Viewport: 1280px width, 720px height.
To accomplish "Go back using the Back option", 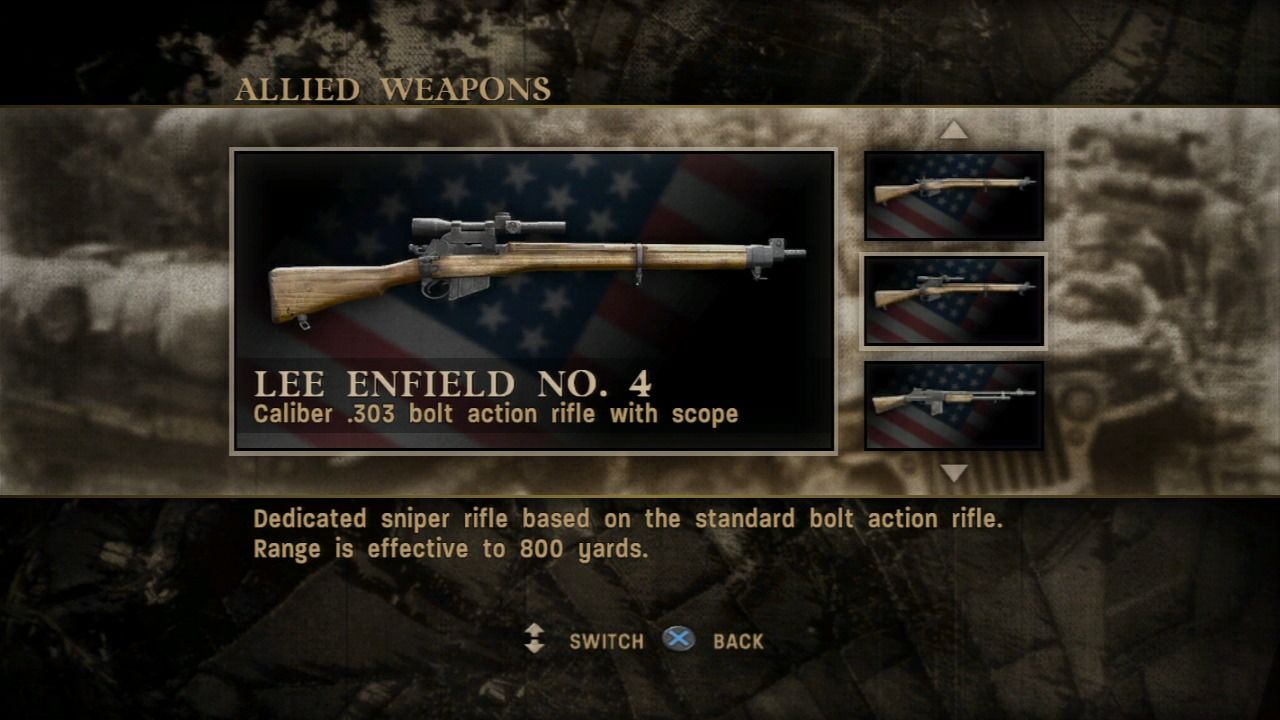I will pos(737,641).
